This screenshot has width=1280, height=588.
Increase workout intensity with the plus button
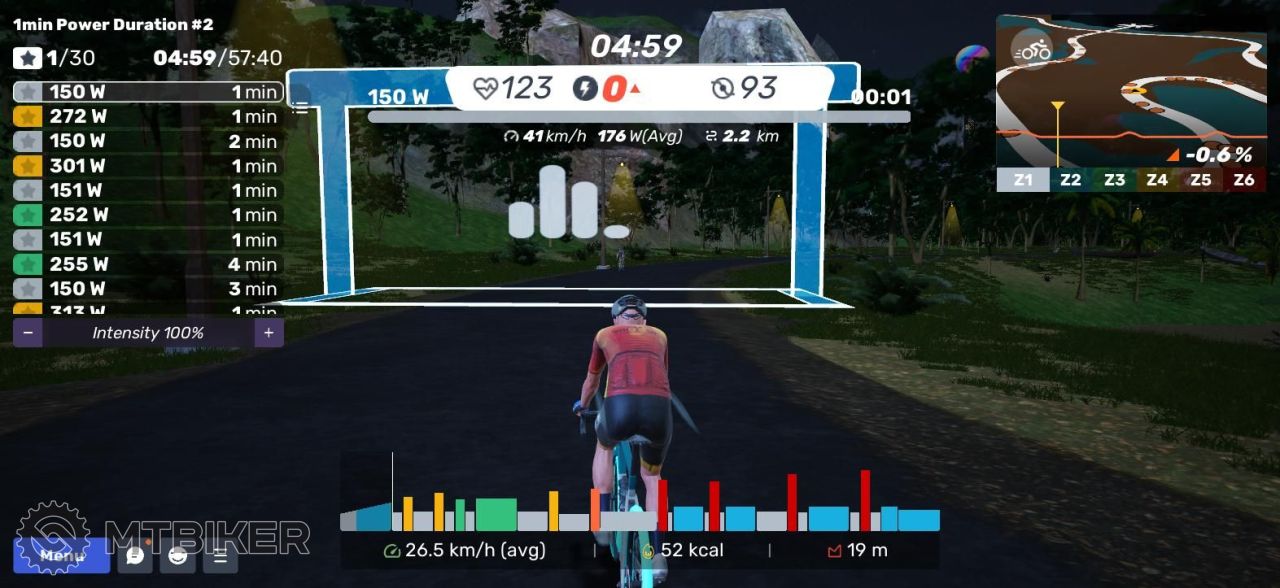pyautogui.click(x=268, y=333)
